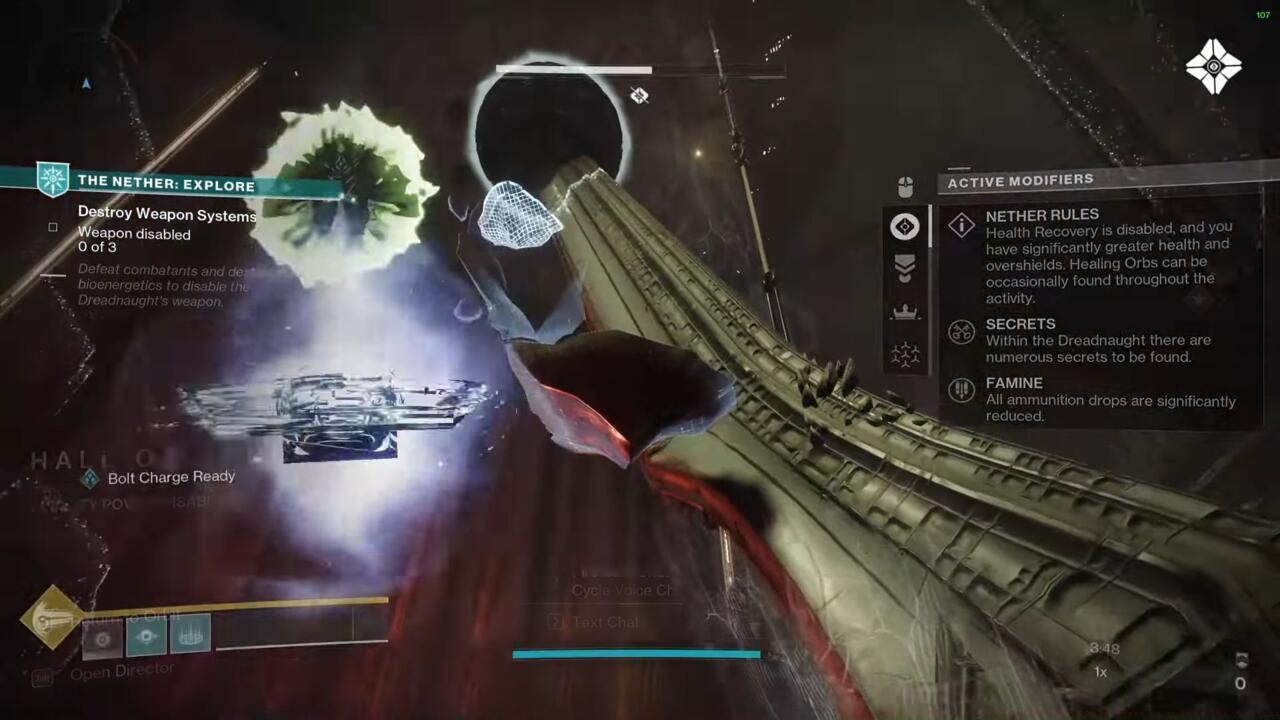Click the Ghost shell icon
1280x720 pixels.
1213,67
